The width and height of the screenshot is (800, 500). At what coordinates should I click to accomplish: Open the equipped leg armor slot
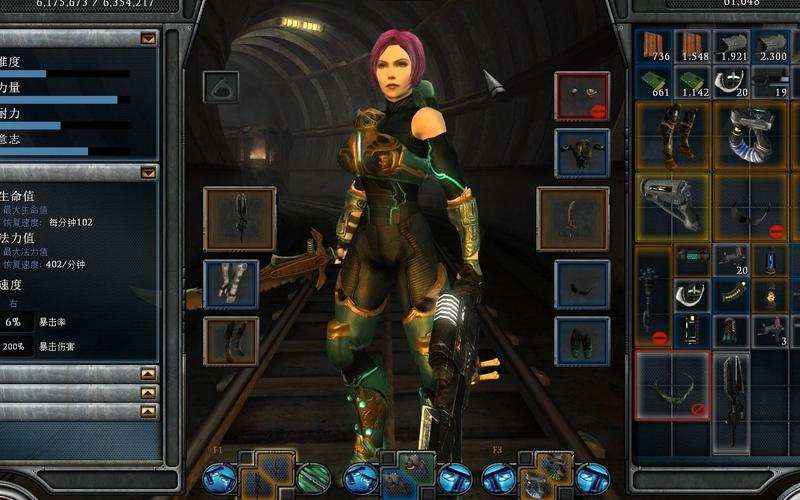tap(231, 340)
